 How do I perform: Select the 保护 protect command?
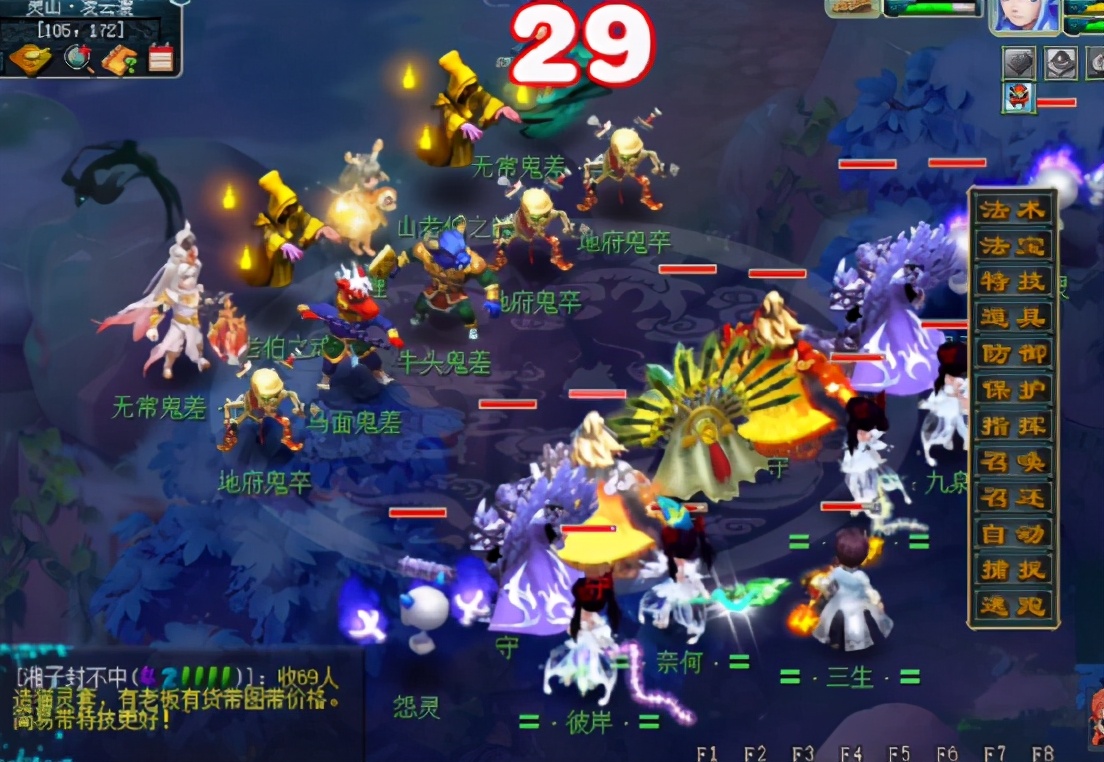[1012, 390]
